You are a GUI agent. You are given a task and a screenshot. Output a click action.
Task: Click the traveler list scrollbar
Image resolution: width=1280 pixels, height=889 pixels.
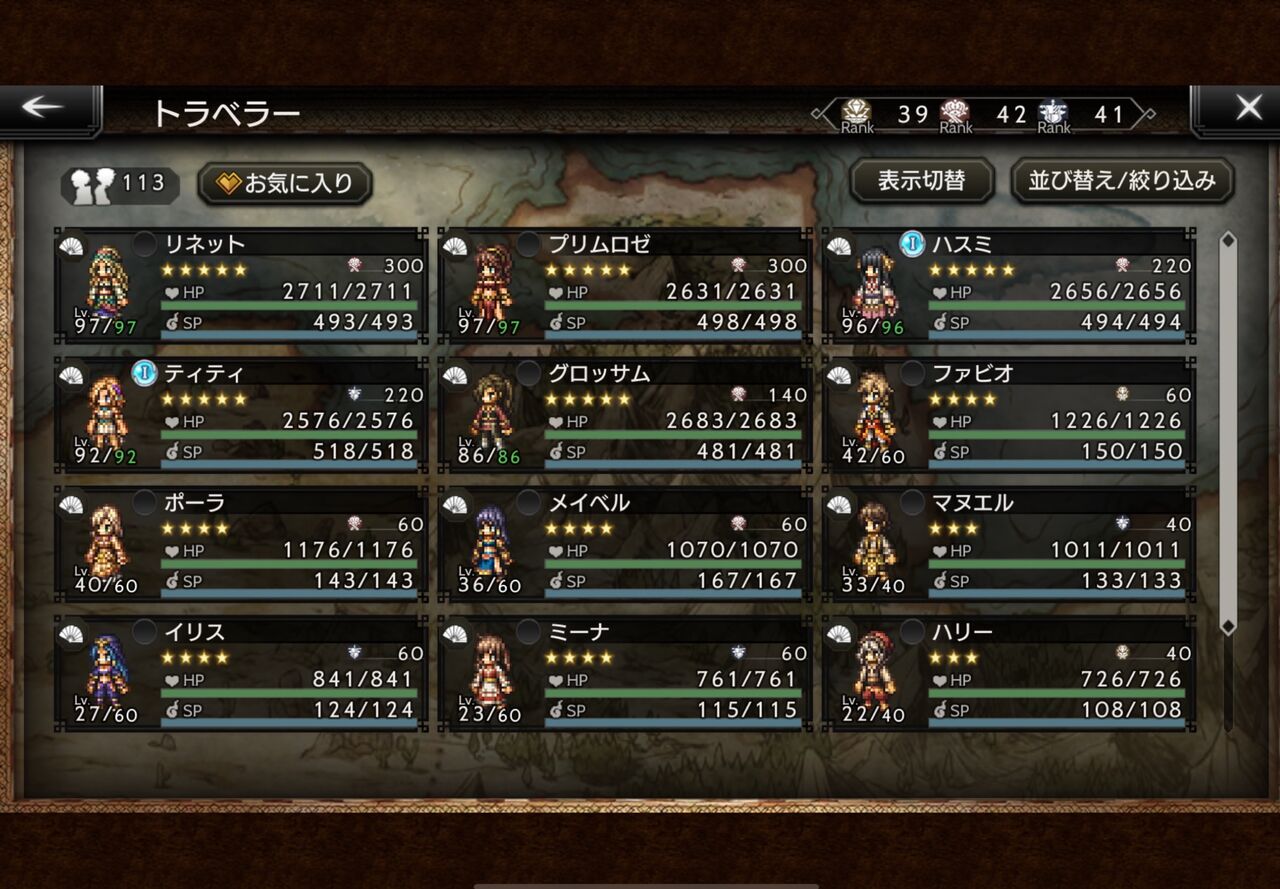1228,430
